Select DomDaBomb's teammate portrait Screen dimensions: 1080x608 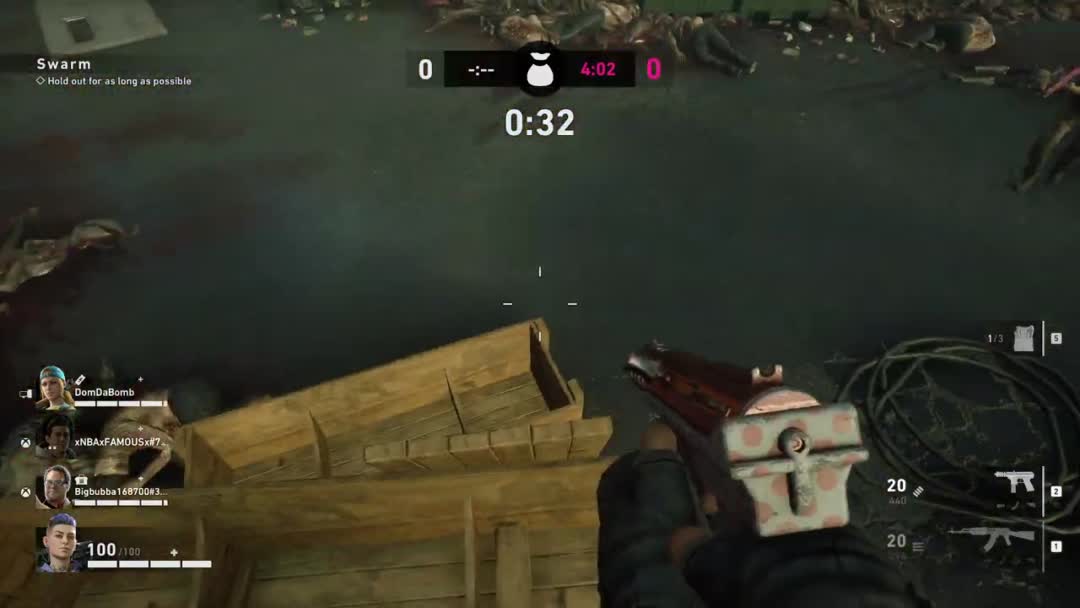[x=56, y=388]
